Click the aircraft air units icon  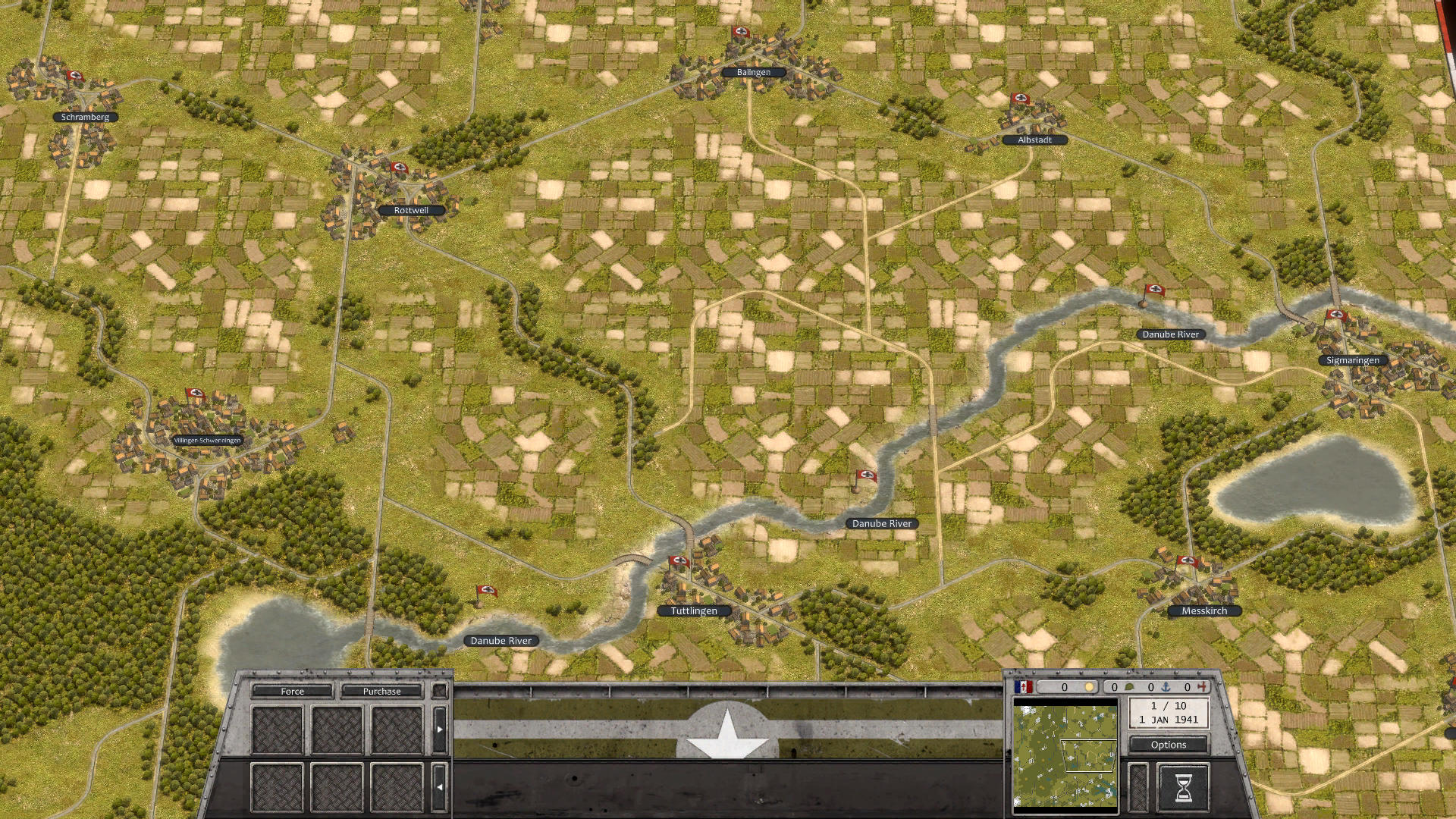click(1203, 687)
